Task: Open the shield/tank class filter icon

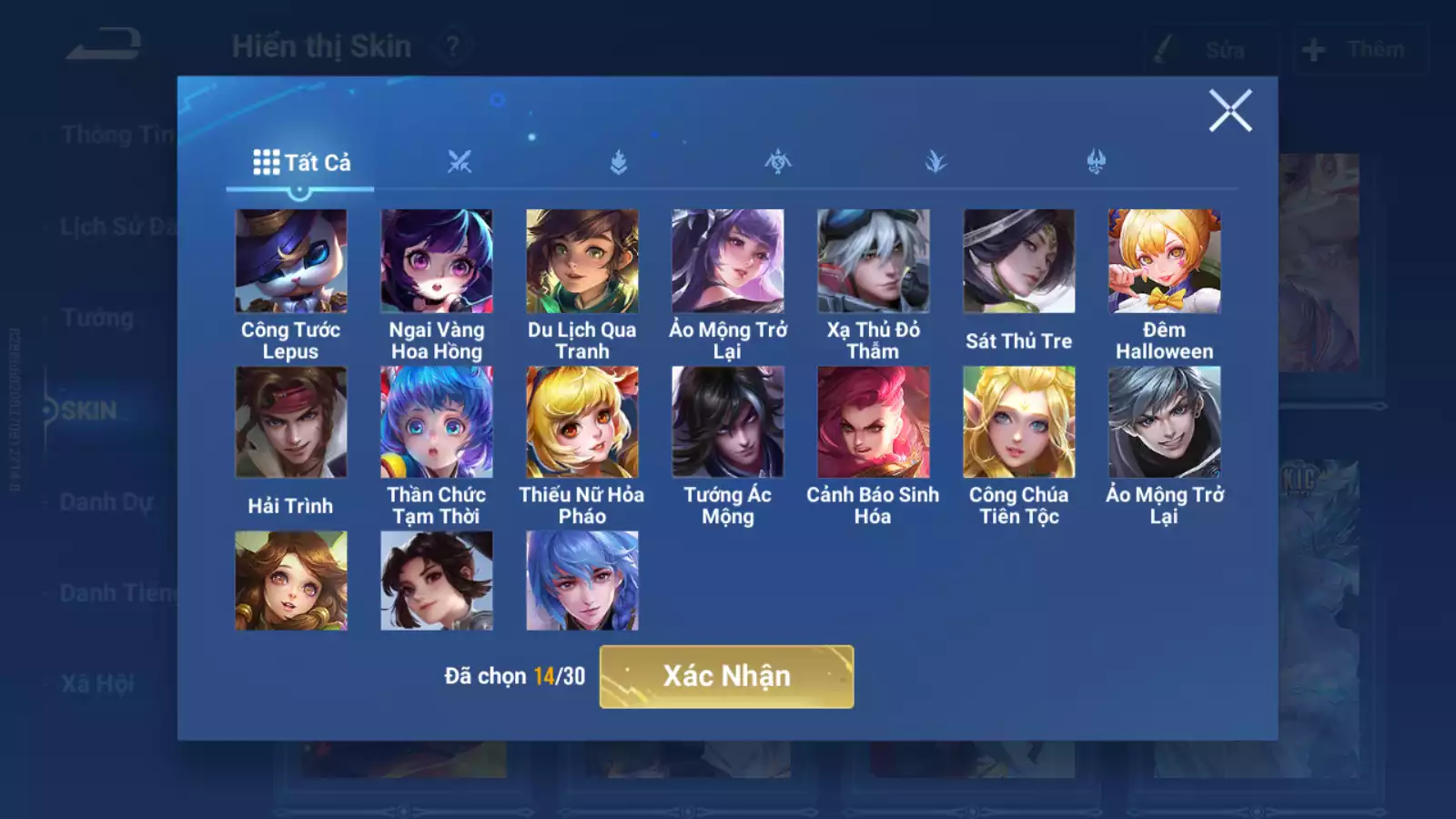Action: pos(619,160)
